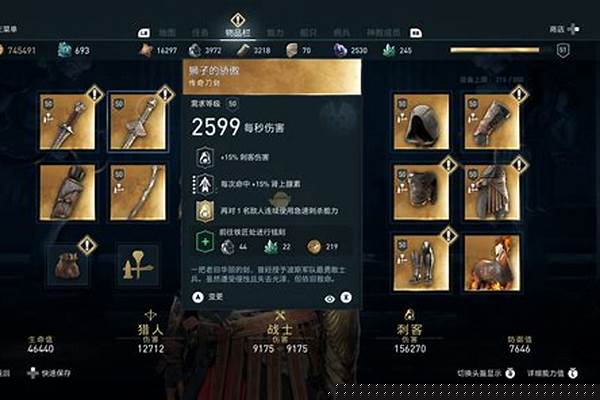Select the chest armor slot

[x=421, y=191]
